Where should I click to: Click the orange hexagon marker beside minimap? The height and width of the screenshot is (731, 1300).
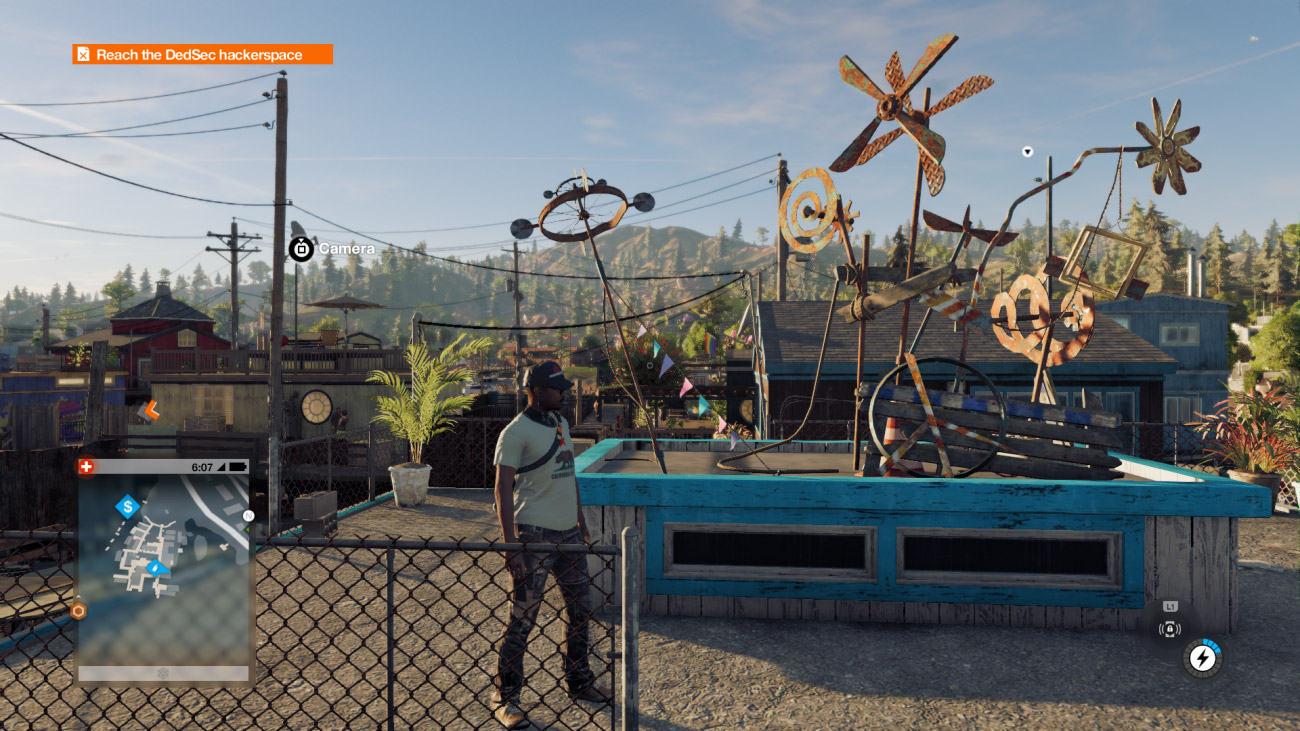[x=78, y=610]
